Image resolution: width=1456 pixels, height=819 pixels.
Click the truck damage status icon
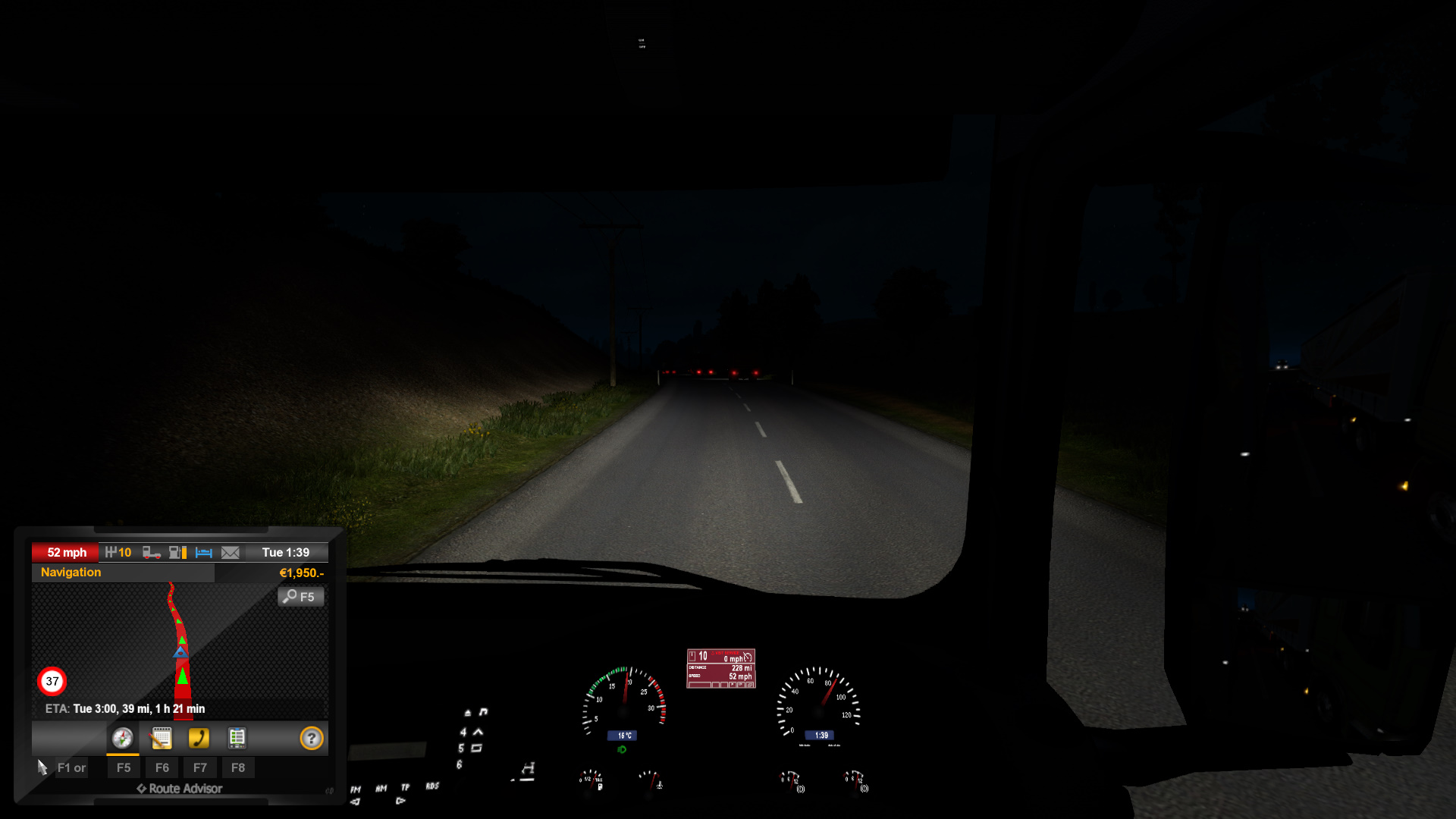pyautogui.click(x=152, y=553)
